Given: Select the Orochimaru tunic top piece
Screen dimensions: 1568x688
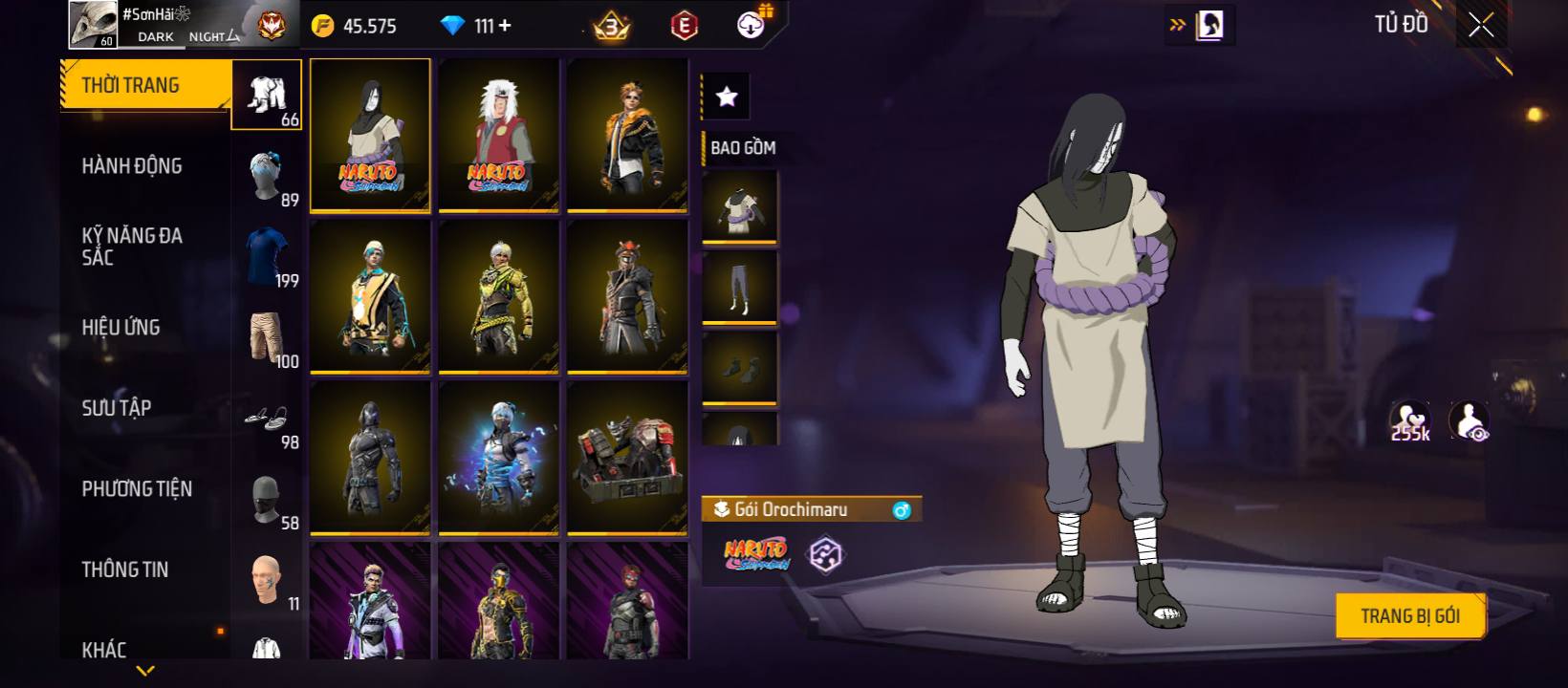Looking at the screenshot, I should click(739, 207).
